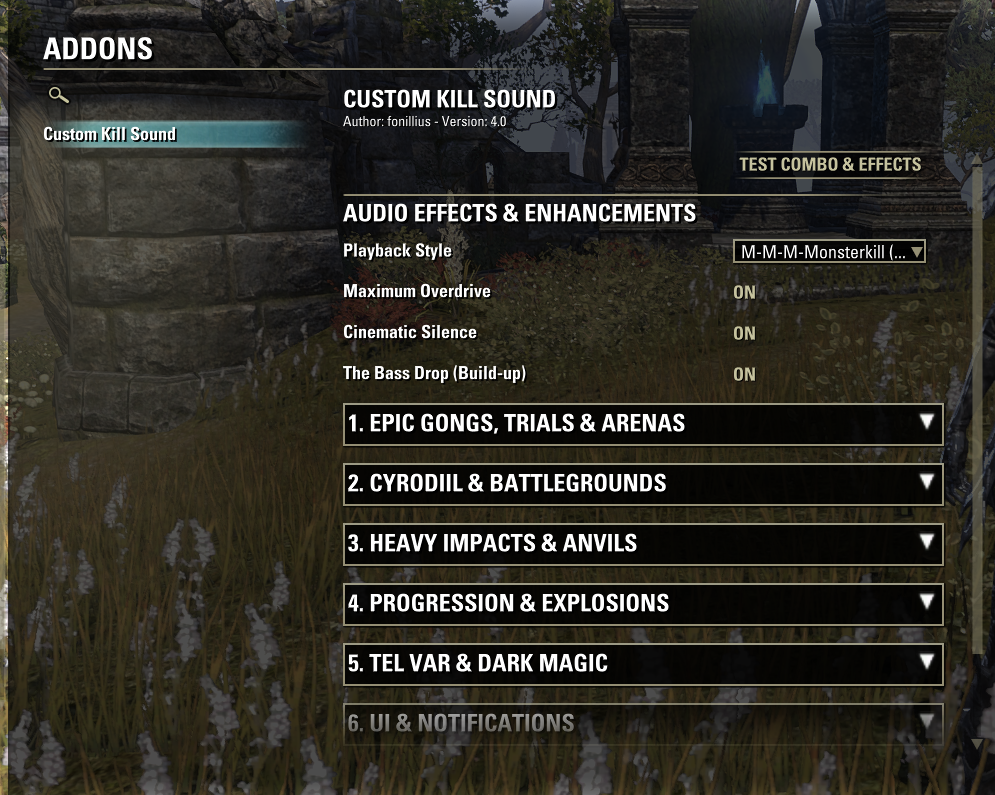Toggle The Bass Drop (Build-up)
The height and width of the screenshot is (795, 995).
tap(744, 374)
